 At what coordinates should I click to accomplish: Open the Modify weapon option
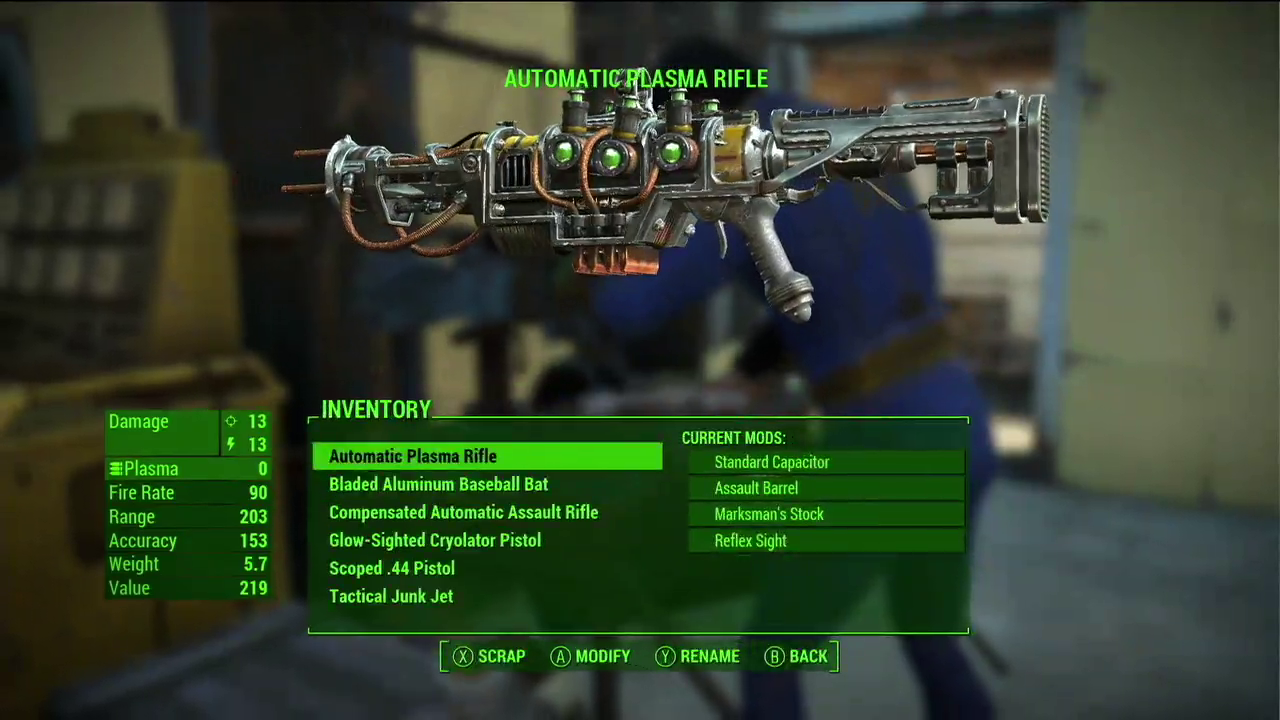590,657
